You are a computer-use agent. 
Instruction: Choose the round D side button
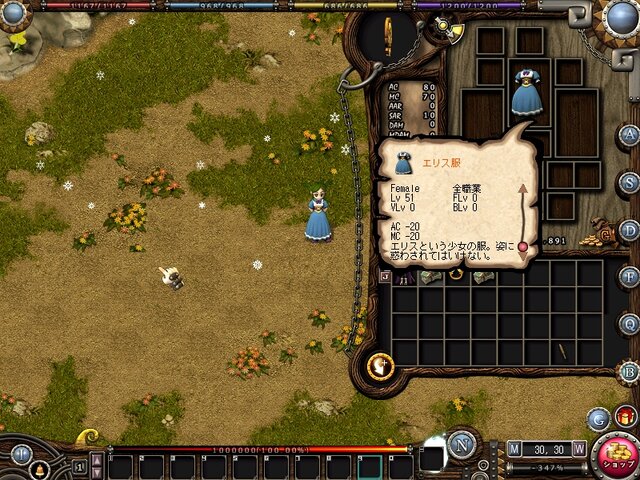tap(629, 230)
